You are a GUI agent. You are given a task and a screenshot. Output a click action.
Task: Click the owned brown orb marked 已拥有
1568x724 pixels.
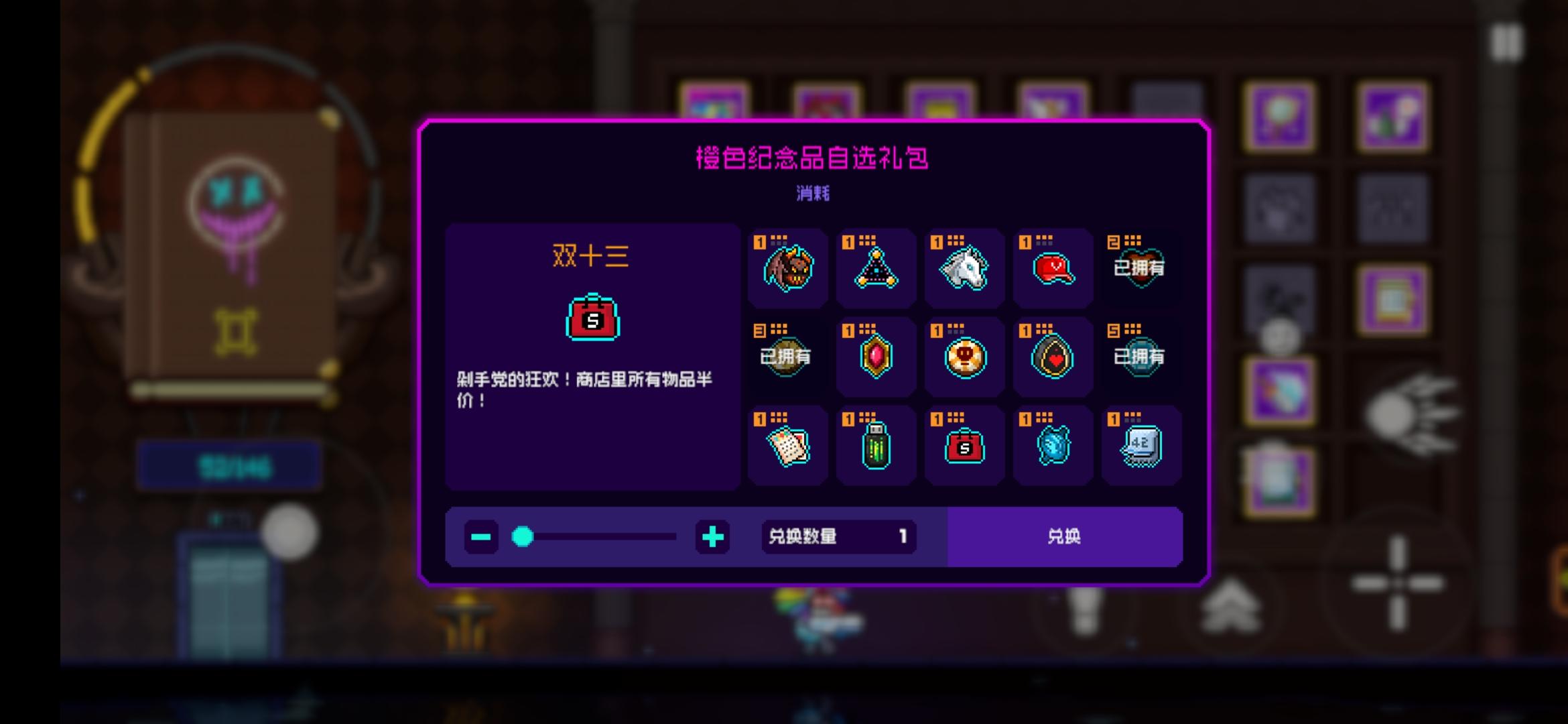787,357
